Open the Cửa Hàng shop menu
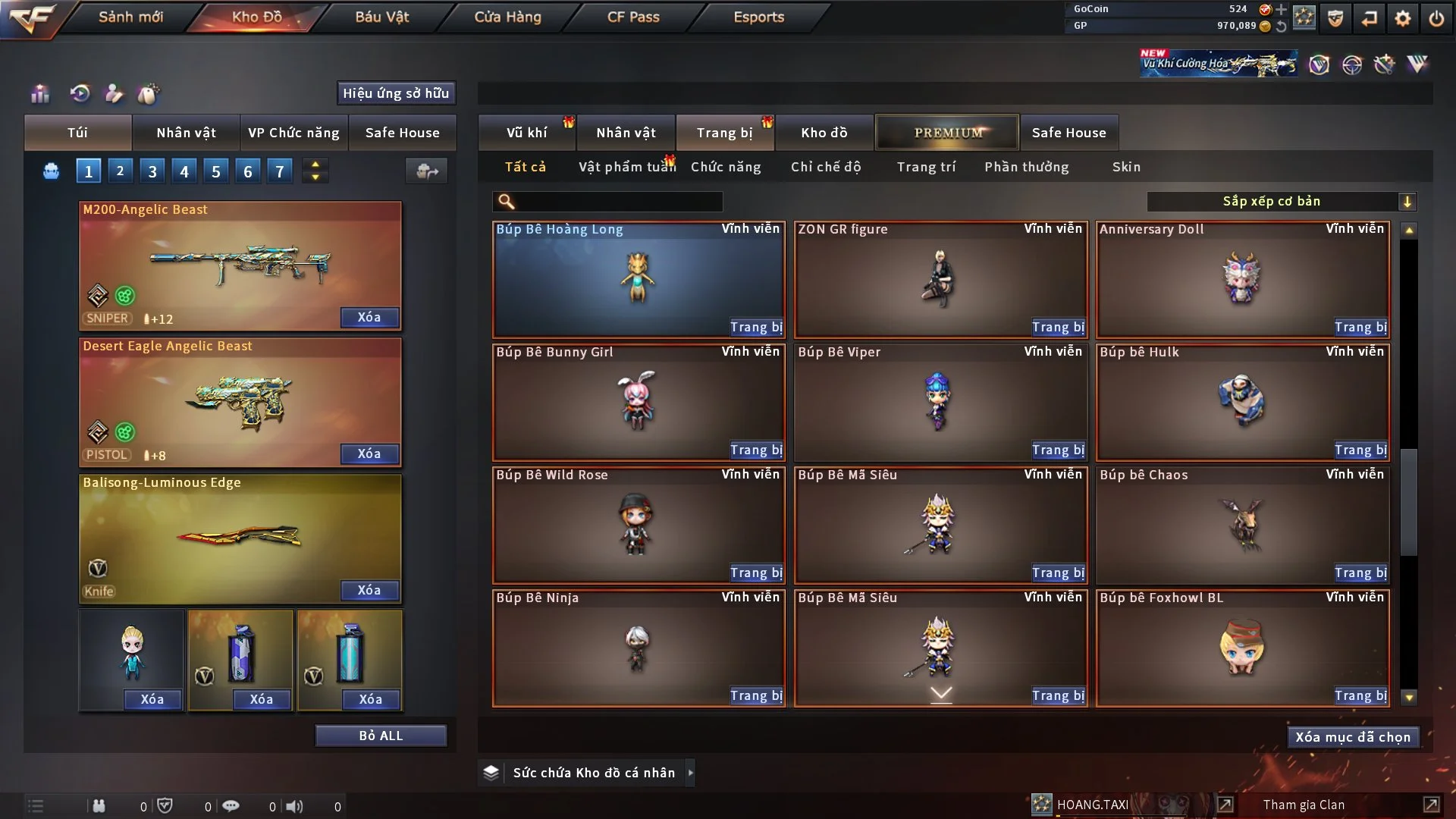This screenshot has width=1456, height=819. pyautogui.click(x=507, y=17)
